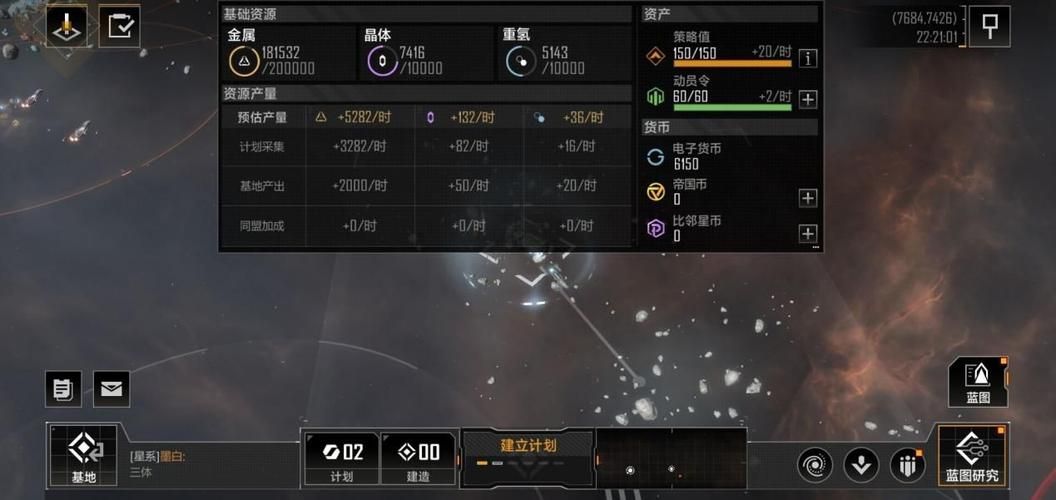The width and height of the screenshot is (1056, 500).
Task: Open the 基地 base menu
Action: 83,456
